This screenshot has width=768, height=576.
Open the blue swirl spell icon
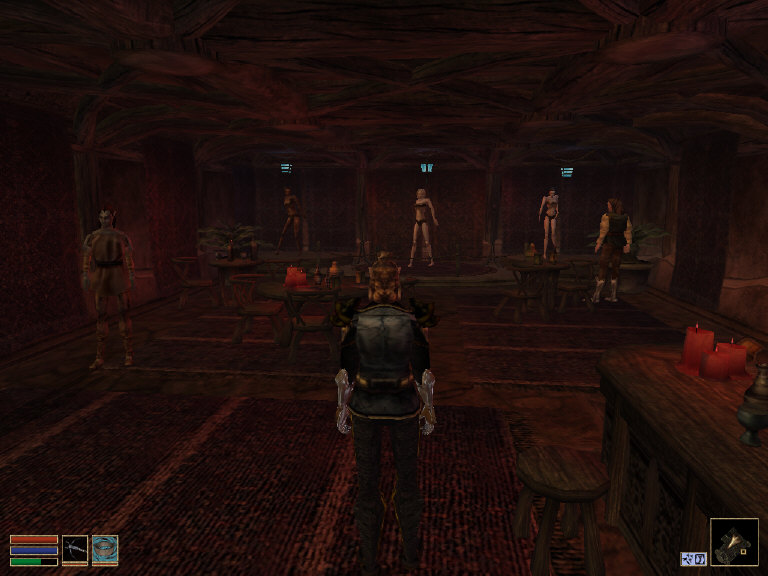point(105,549)
